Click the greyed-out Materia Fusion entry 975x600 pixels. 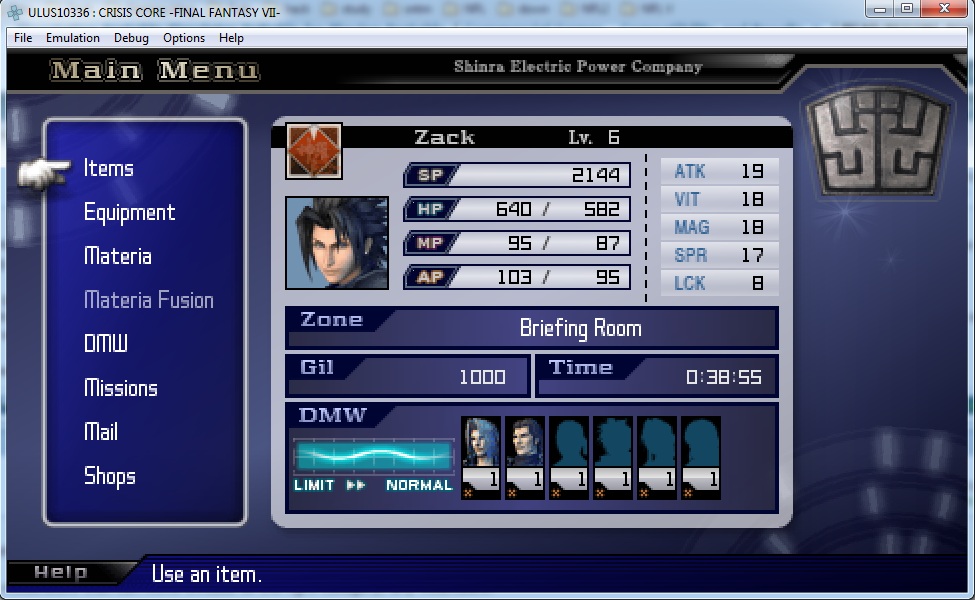pyautogui.click(x=149, y=300)
